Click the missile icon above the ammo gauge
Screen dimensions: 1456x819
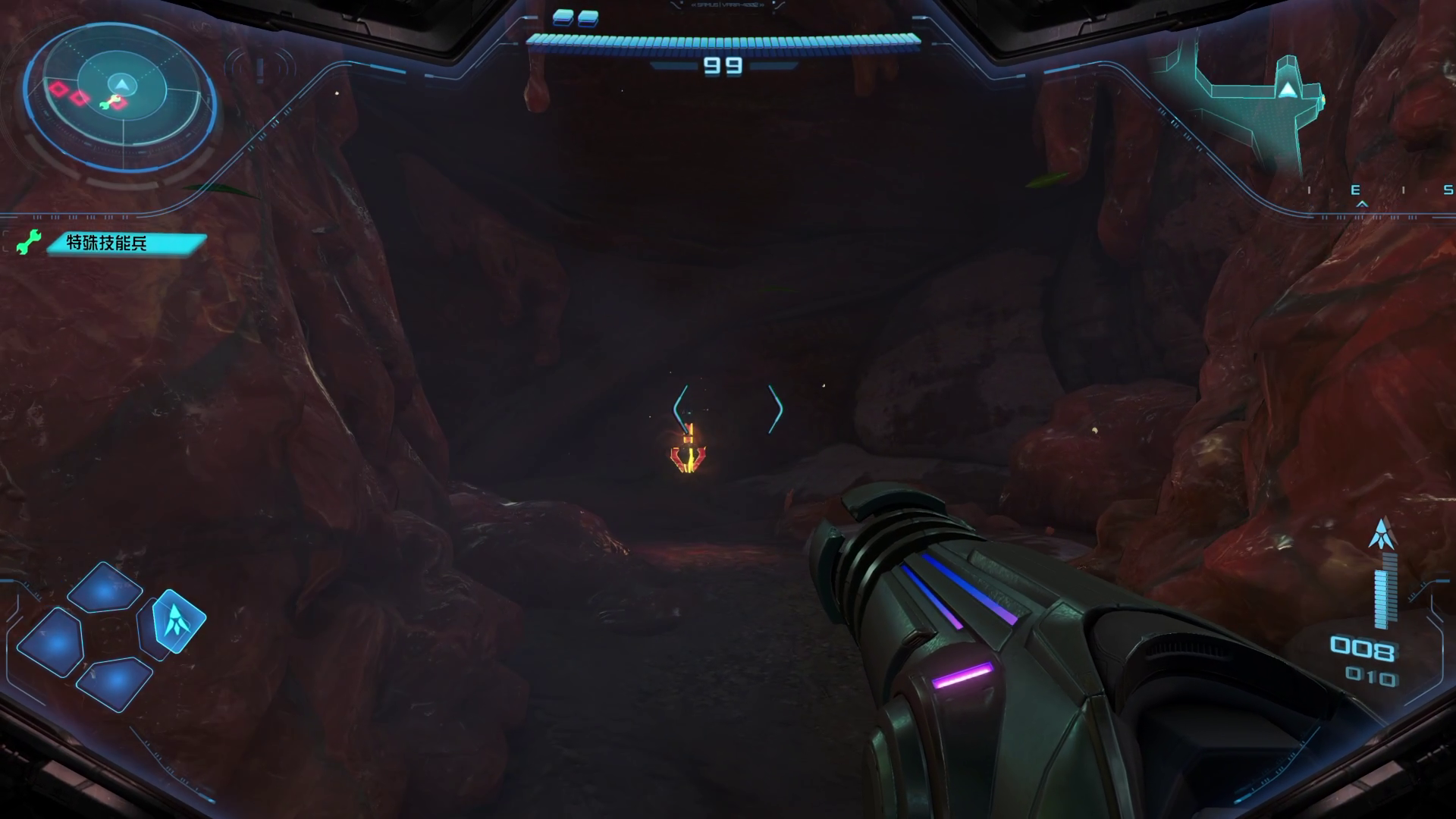coord(1383,533)
